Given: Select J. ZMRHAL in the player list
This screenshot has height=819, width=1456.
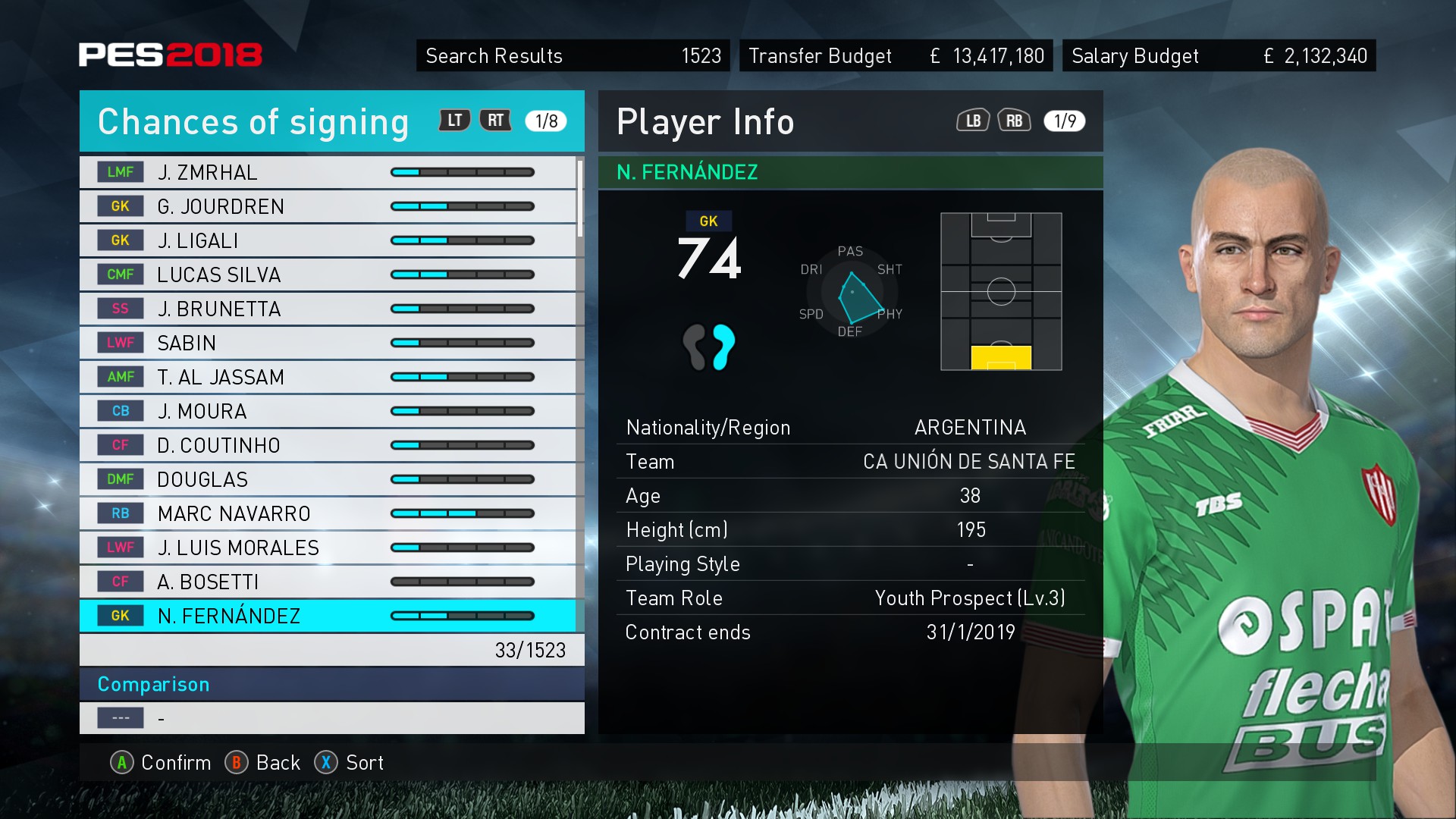Looking at the screenshot, I should (x=328, y=172).
